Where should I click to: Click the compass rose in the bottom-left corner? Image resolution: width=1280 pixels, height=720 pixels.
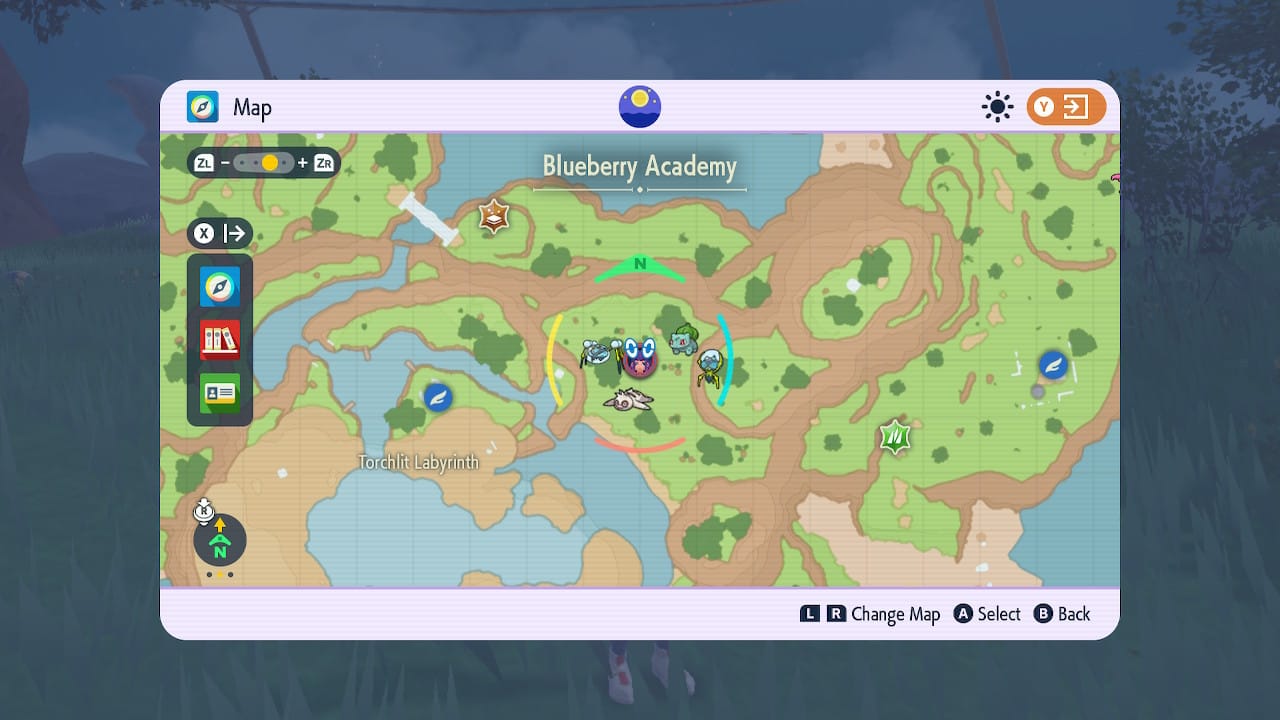pyautogui.click(x=219, y=541)
